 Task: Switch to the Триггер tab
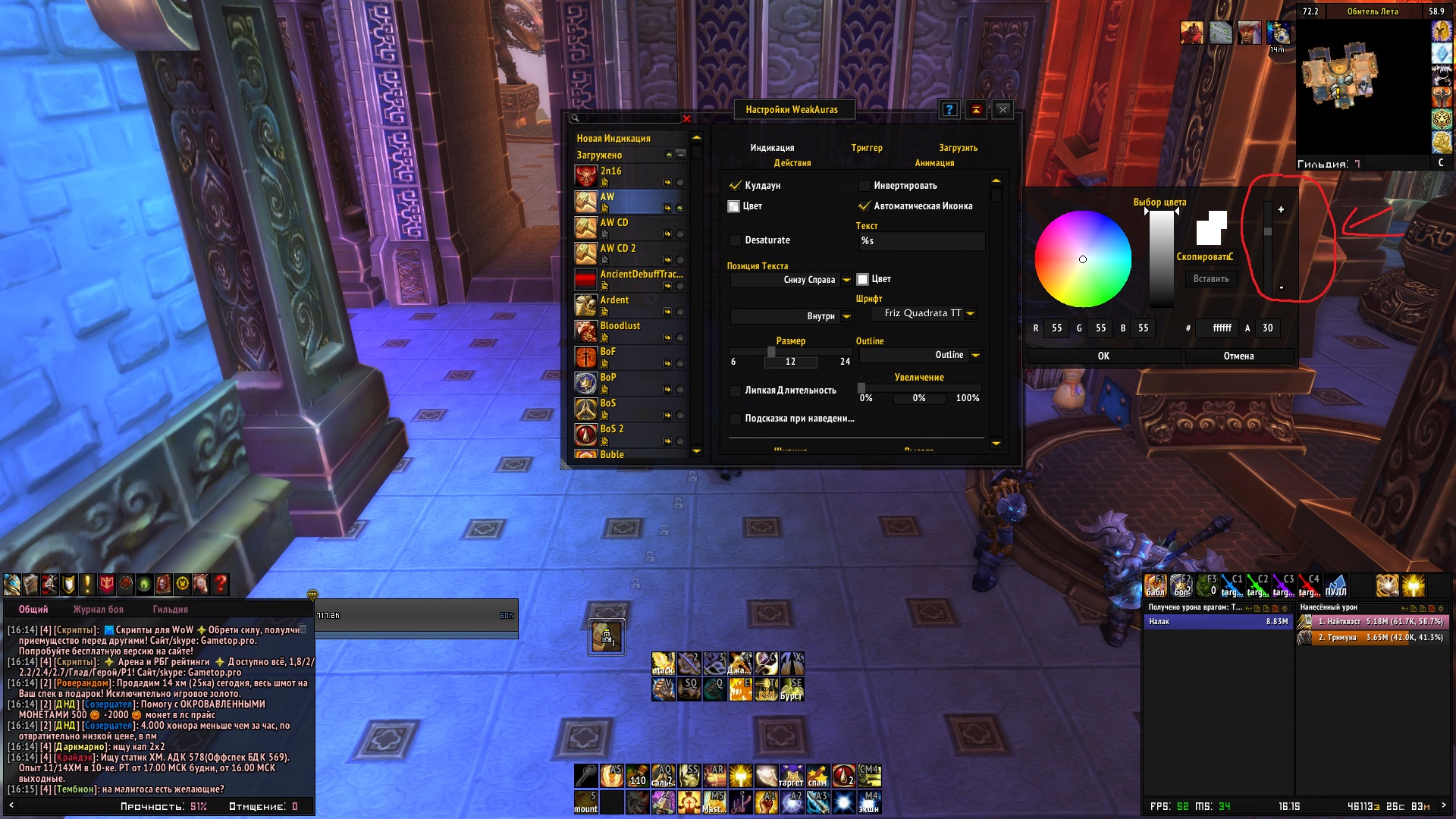click(867, 148)
